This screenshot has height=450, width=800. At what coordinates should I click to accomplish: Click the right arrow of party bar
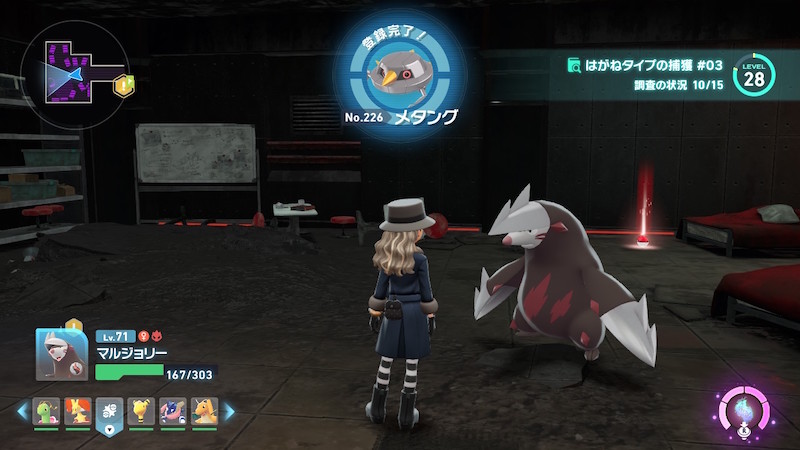tap(228, 411)
